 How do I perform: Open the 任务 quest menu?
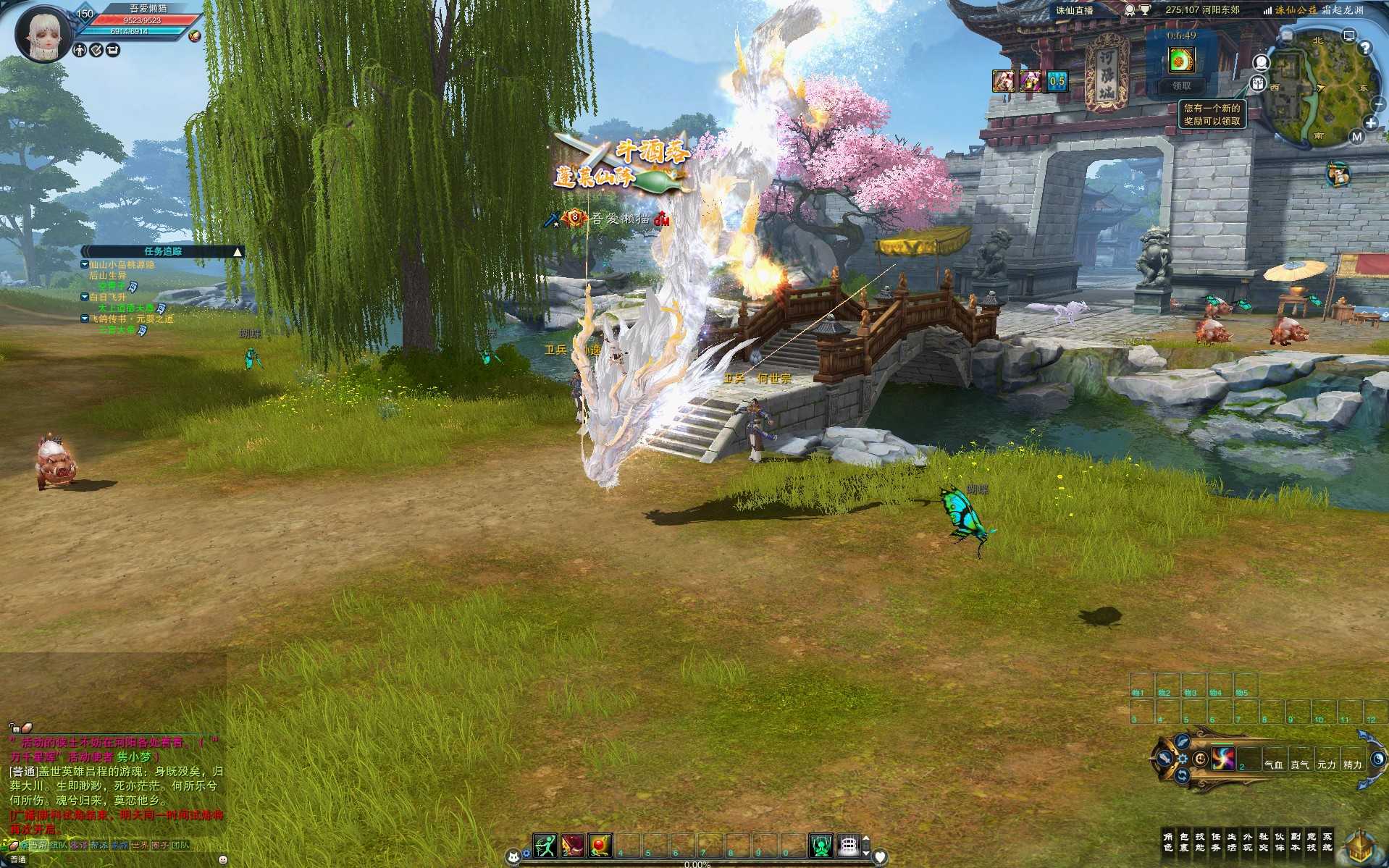click(1215, 841)
